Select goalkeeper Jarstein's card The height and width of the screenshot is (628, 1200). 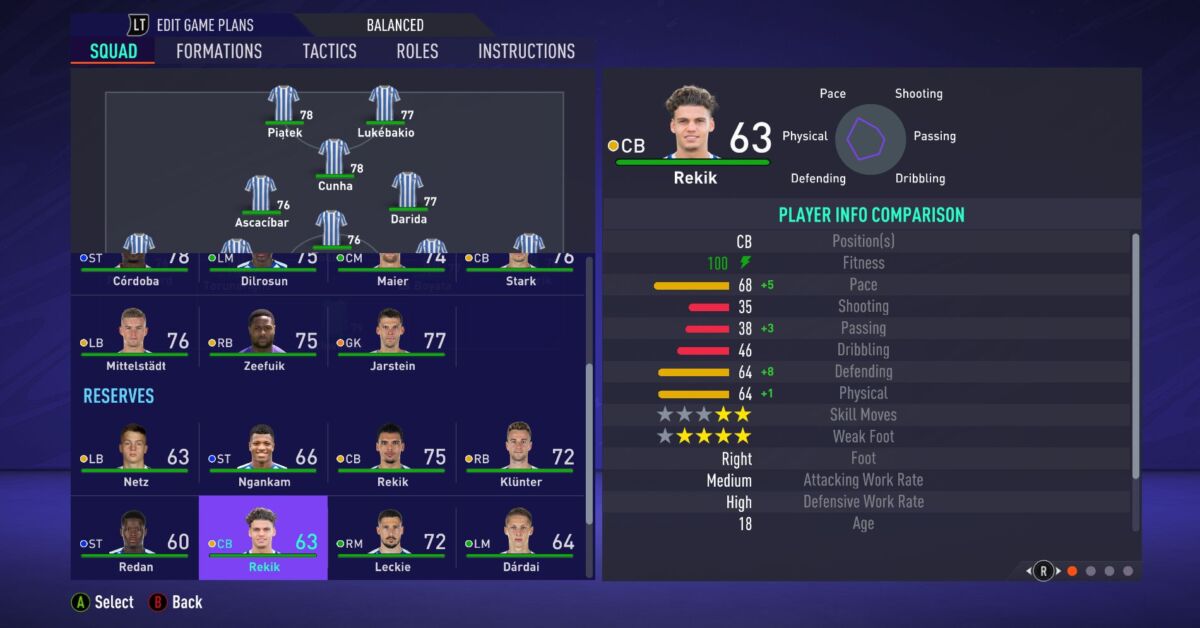tap(391, 338)
